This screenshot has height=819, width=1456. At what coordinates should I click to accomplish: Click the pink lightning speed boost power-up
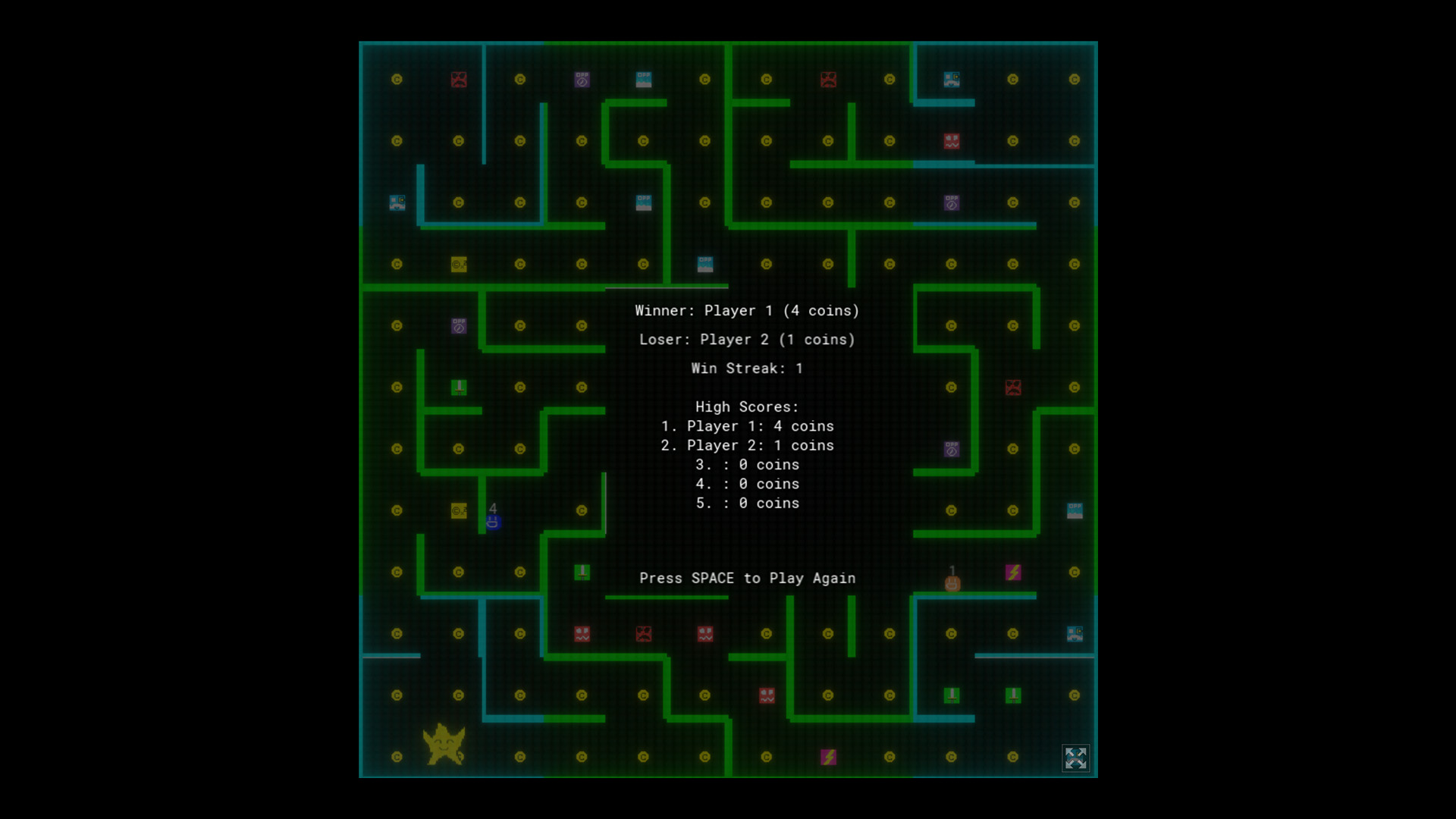(1013, 573)
